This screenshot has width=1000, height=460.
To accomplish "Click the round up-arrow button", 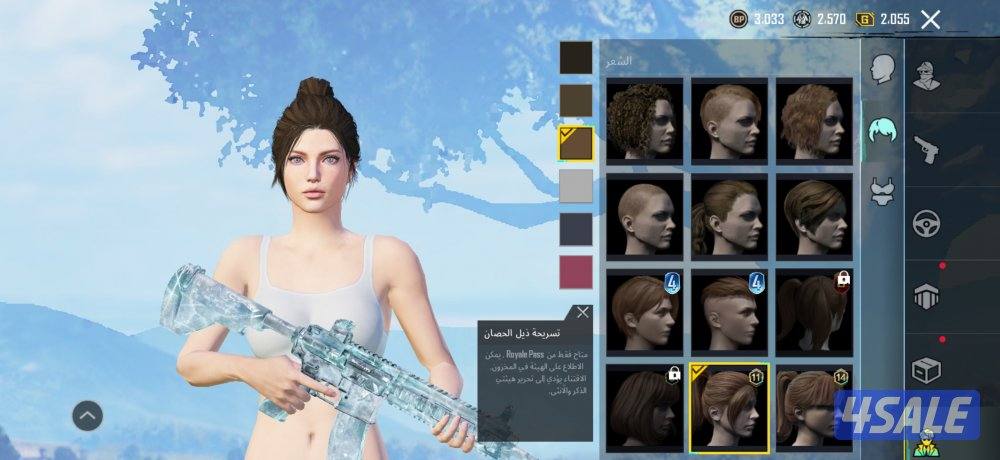I will 88,414.
